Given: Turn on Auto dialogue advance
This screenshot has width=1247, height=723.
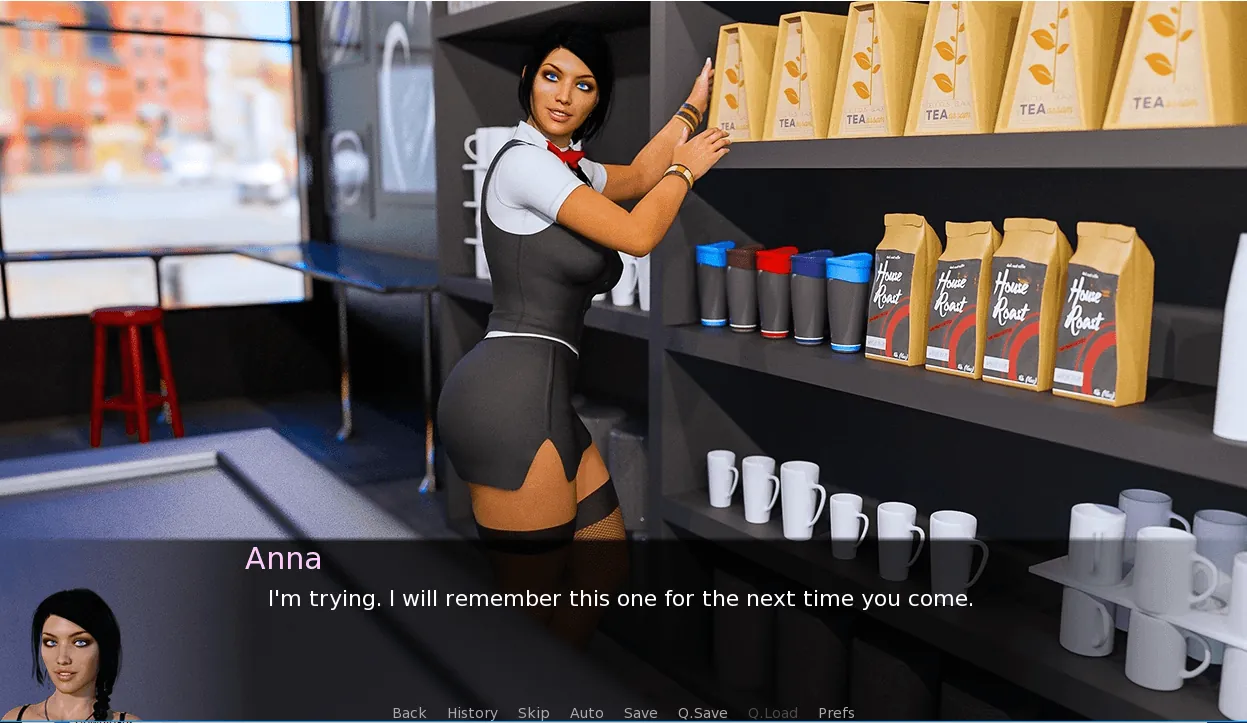Looking at the screenshot, I should tap(586, 713).
